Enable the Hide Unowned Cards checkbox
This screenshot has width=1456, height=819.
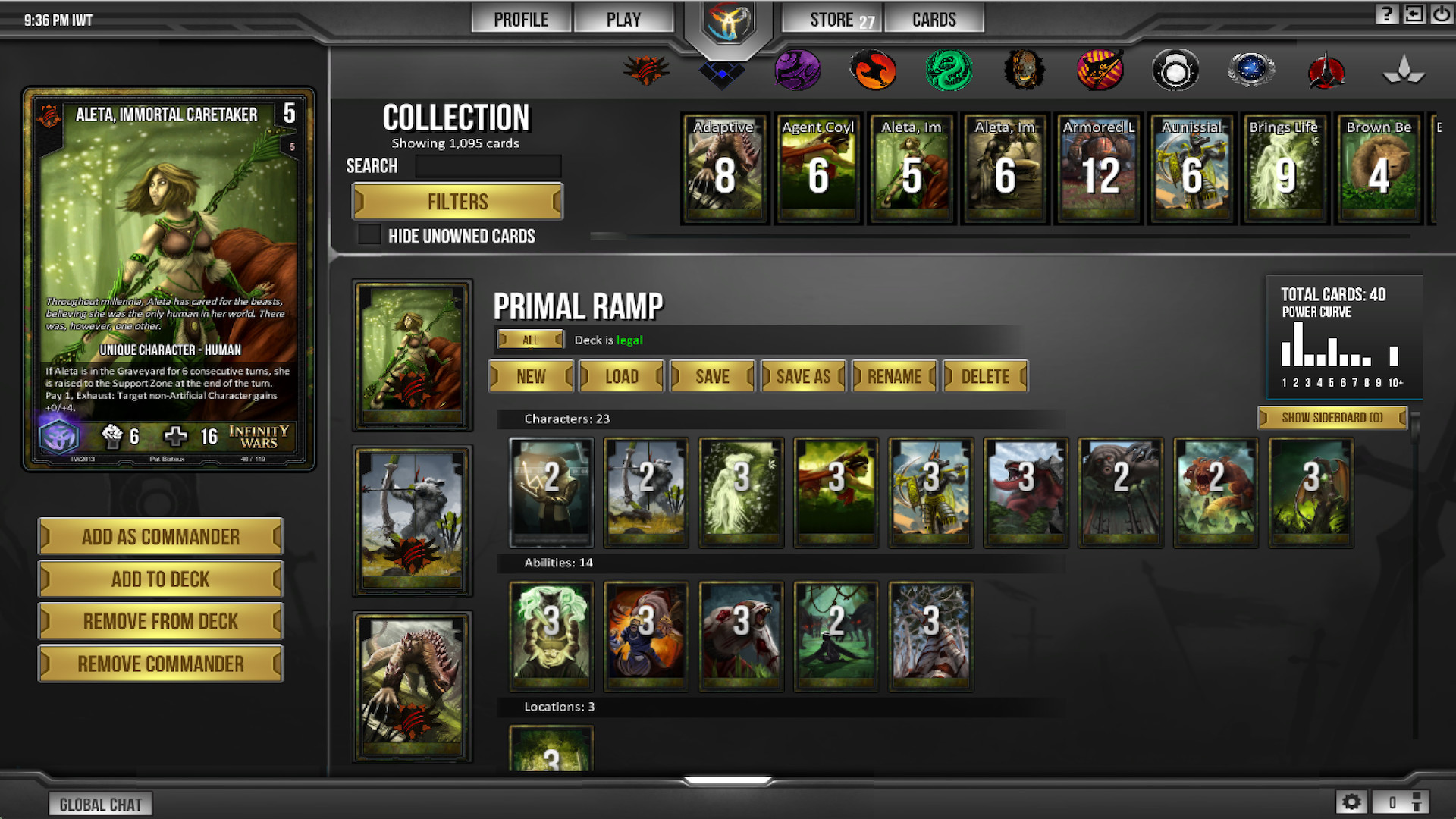pos(369,236)
